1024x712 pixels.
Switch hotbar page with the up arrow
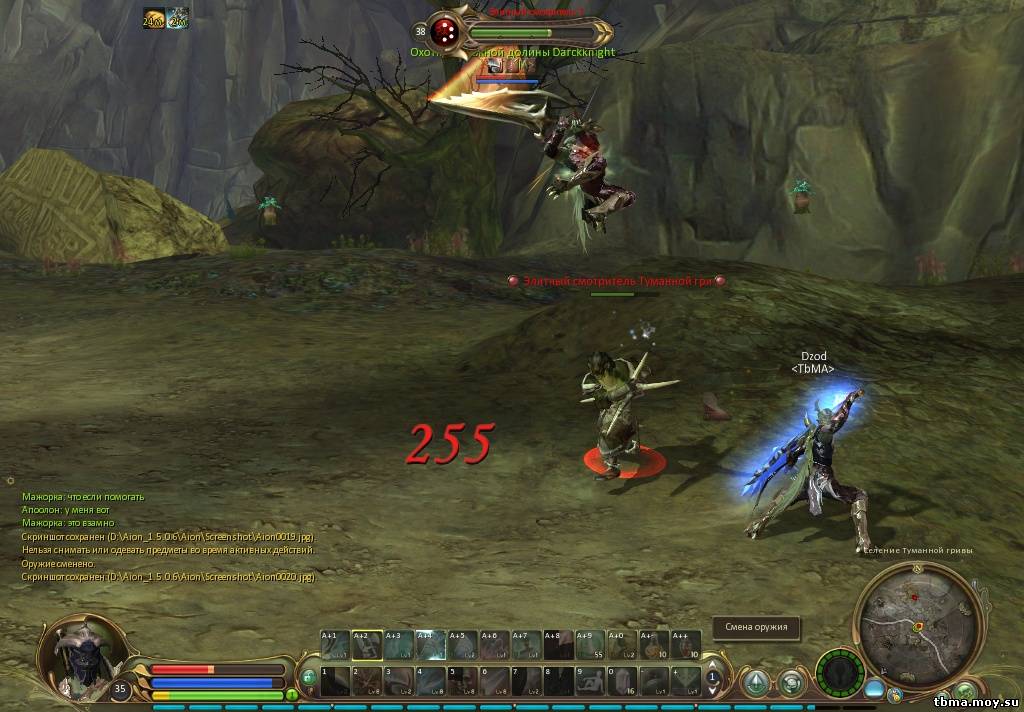pos(713,663)
